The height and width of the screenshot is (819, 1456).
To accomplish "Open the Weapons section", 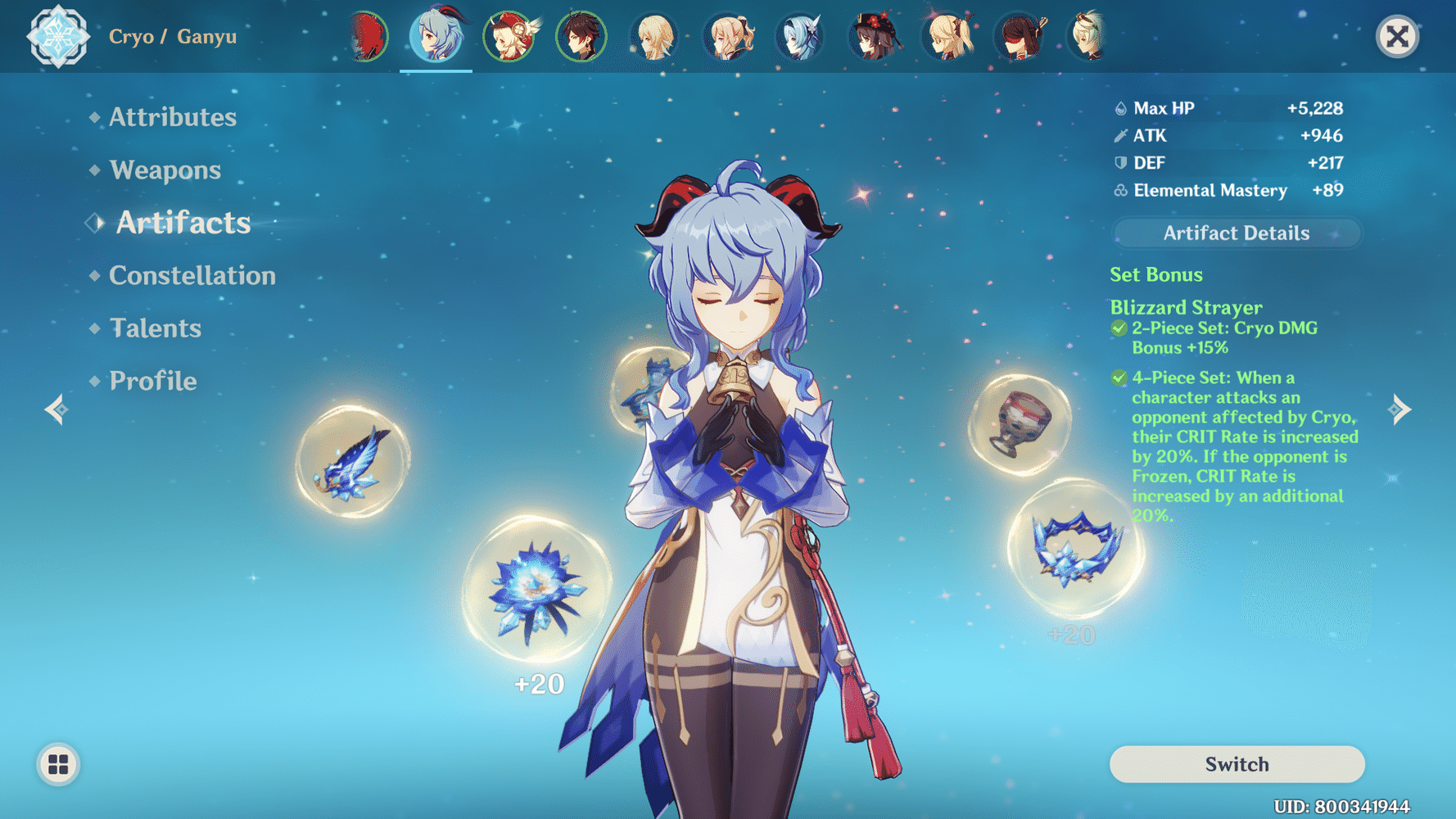I will point(165,170).
